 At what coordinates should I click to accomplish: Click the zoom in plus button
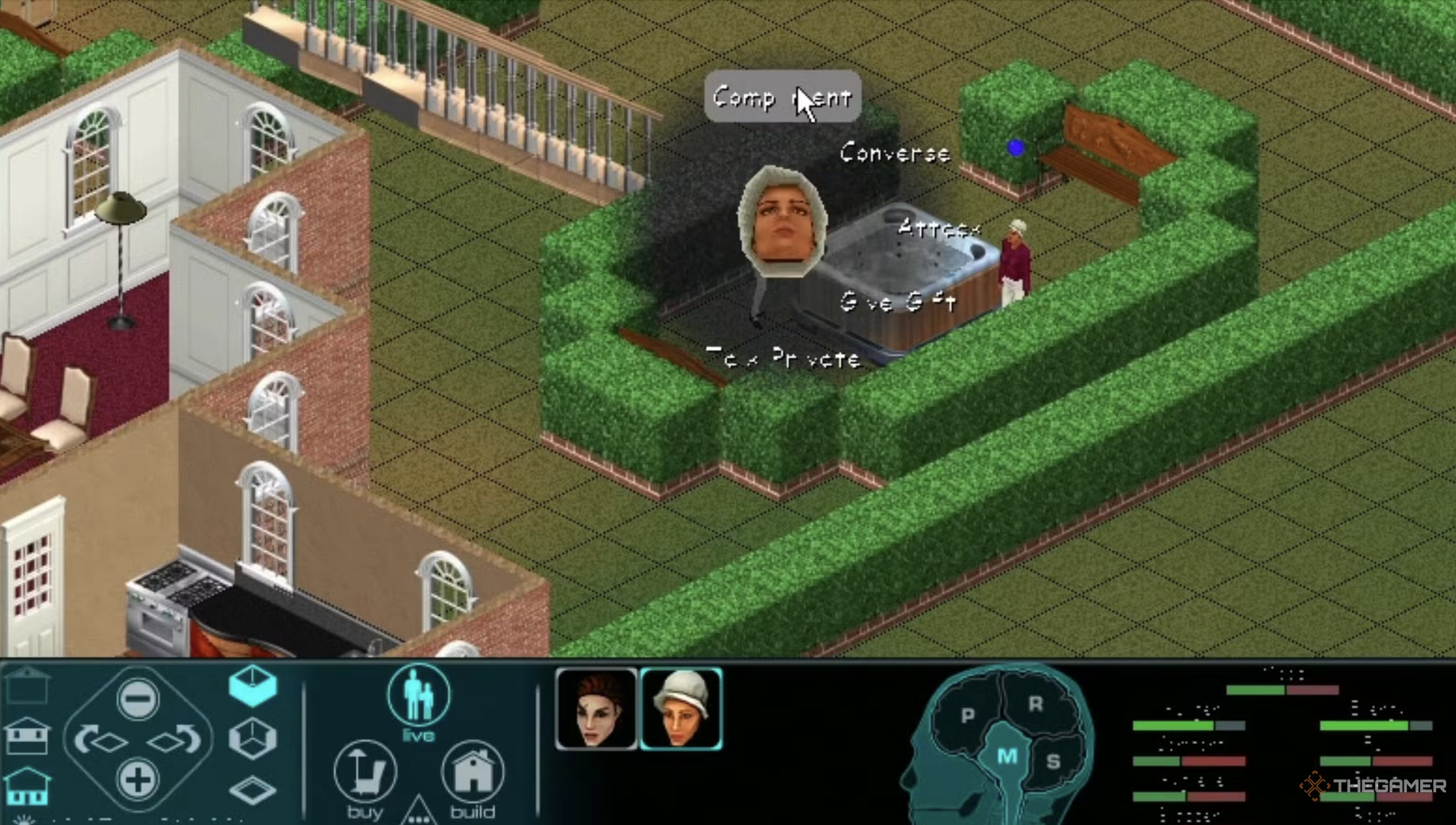tap(138, 779)
